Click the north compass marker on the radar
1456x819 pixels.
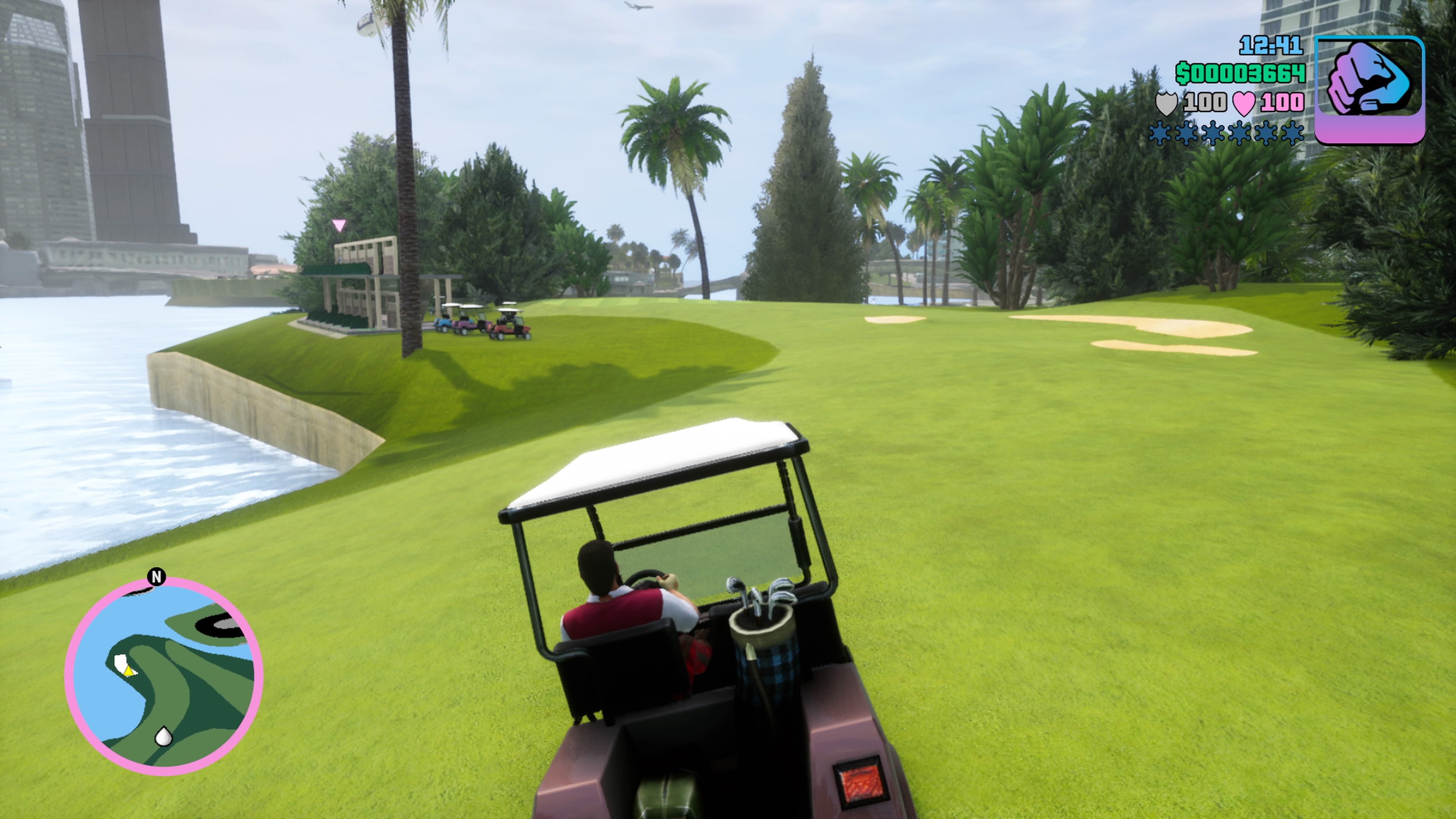157,577
